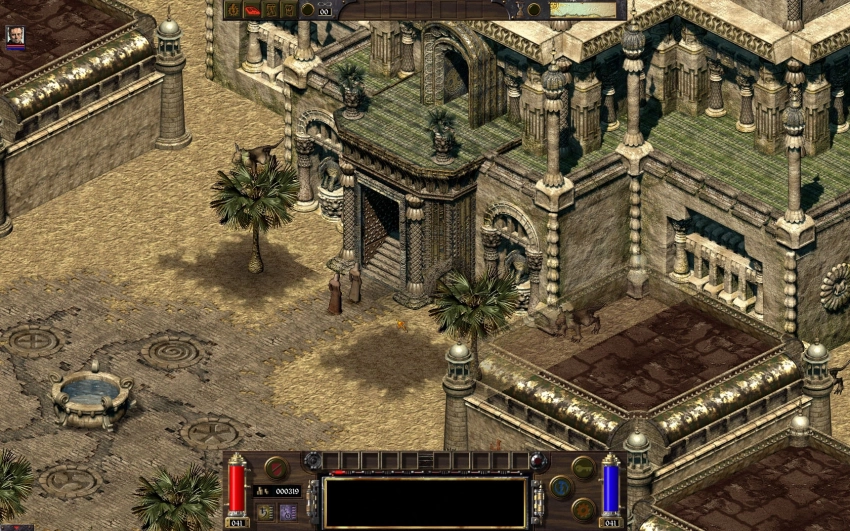Open the purple spells button
This screenshot has height=531, width=850.
pyautogui.click(x=288, y=511)
